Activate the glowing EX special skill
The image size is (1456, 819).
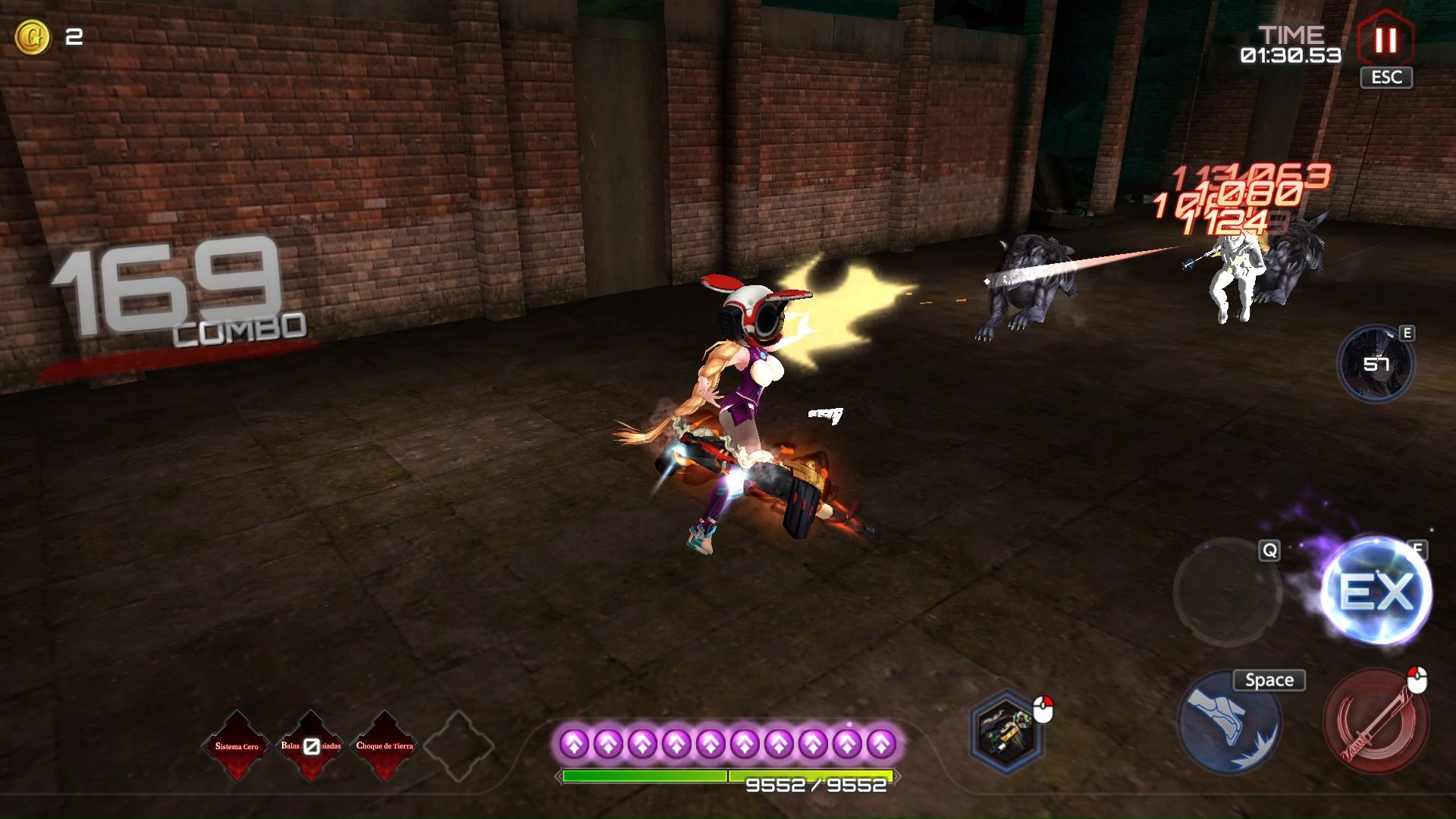click(1376, 591)
